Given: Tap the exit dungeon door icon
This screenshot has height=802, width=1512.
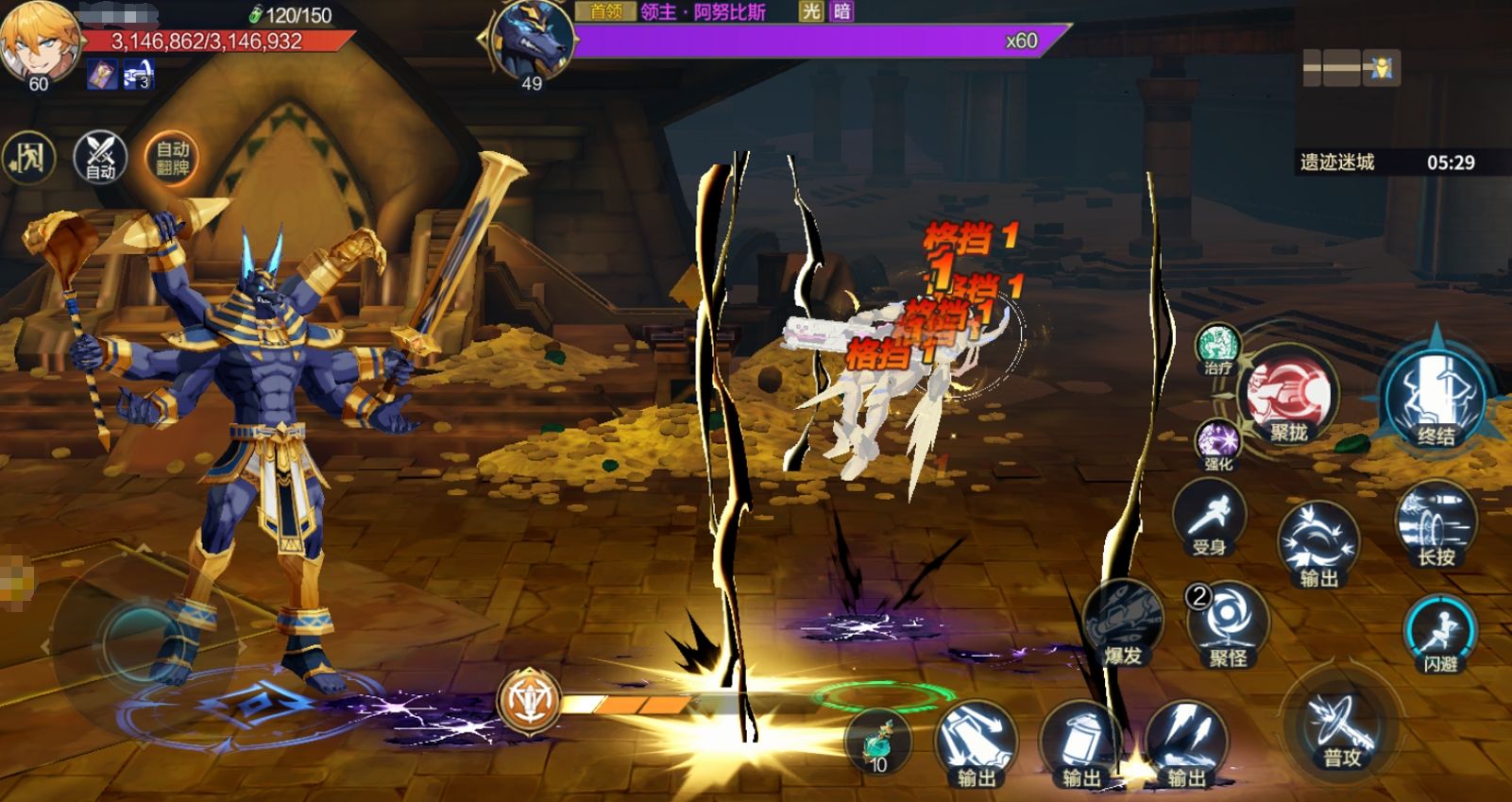Looking at the screenshot, I should (28, 158).
